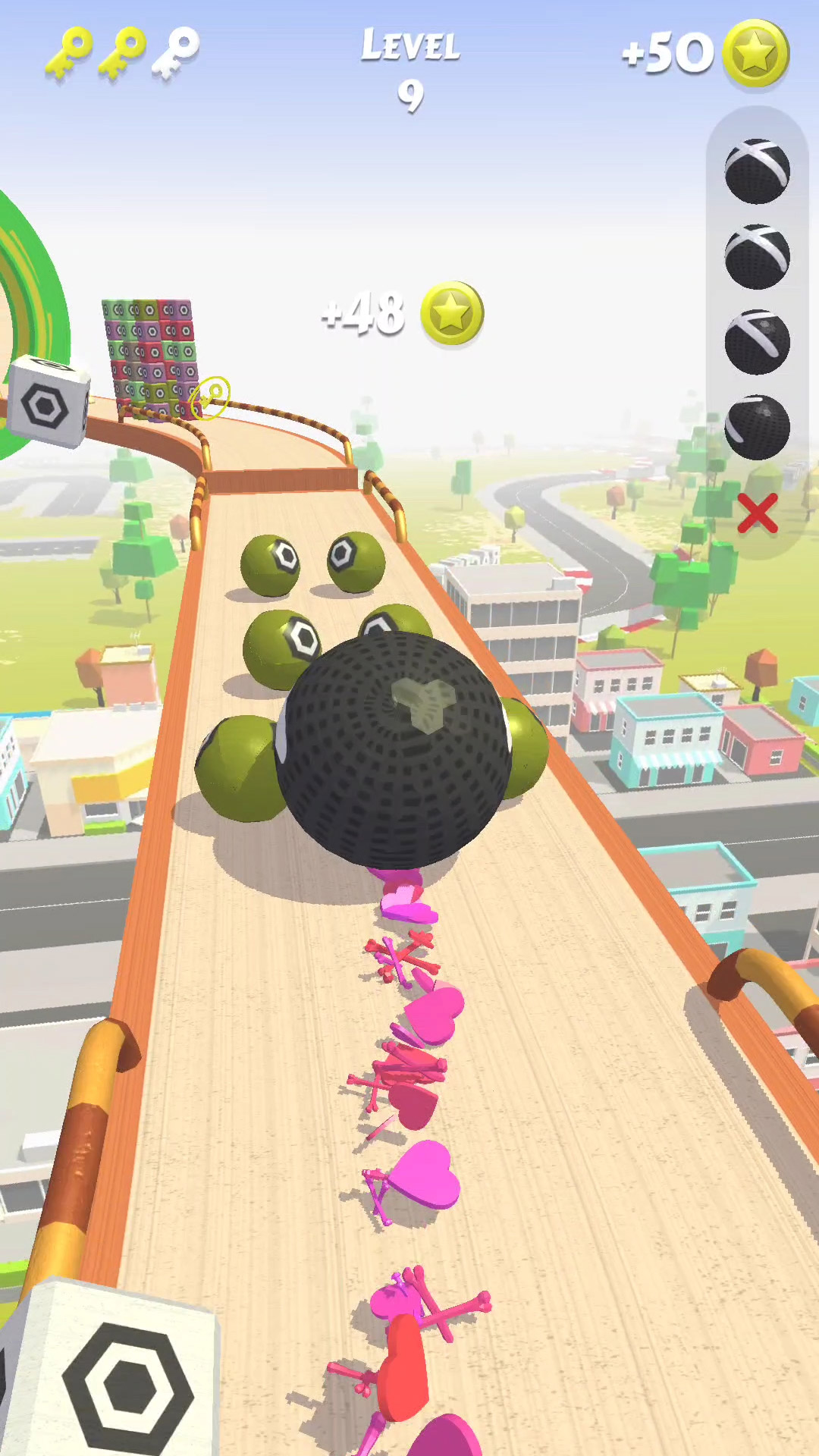The image size is (819, 1456).
Task: Select the white uncollected key icon
Action: (176, 52)
